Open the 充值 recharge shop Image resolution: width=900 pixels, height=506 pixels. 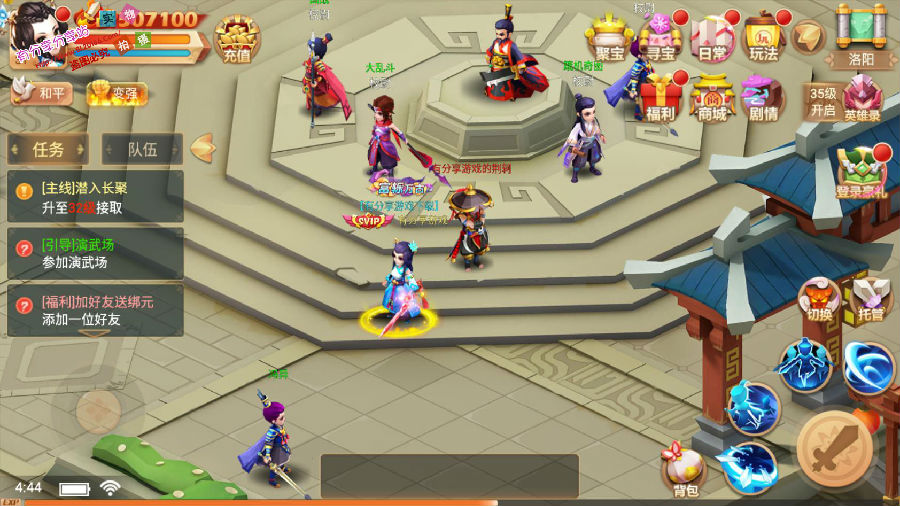click(236, 40)
